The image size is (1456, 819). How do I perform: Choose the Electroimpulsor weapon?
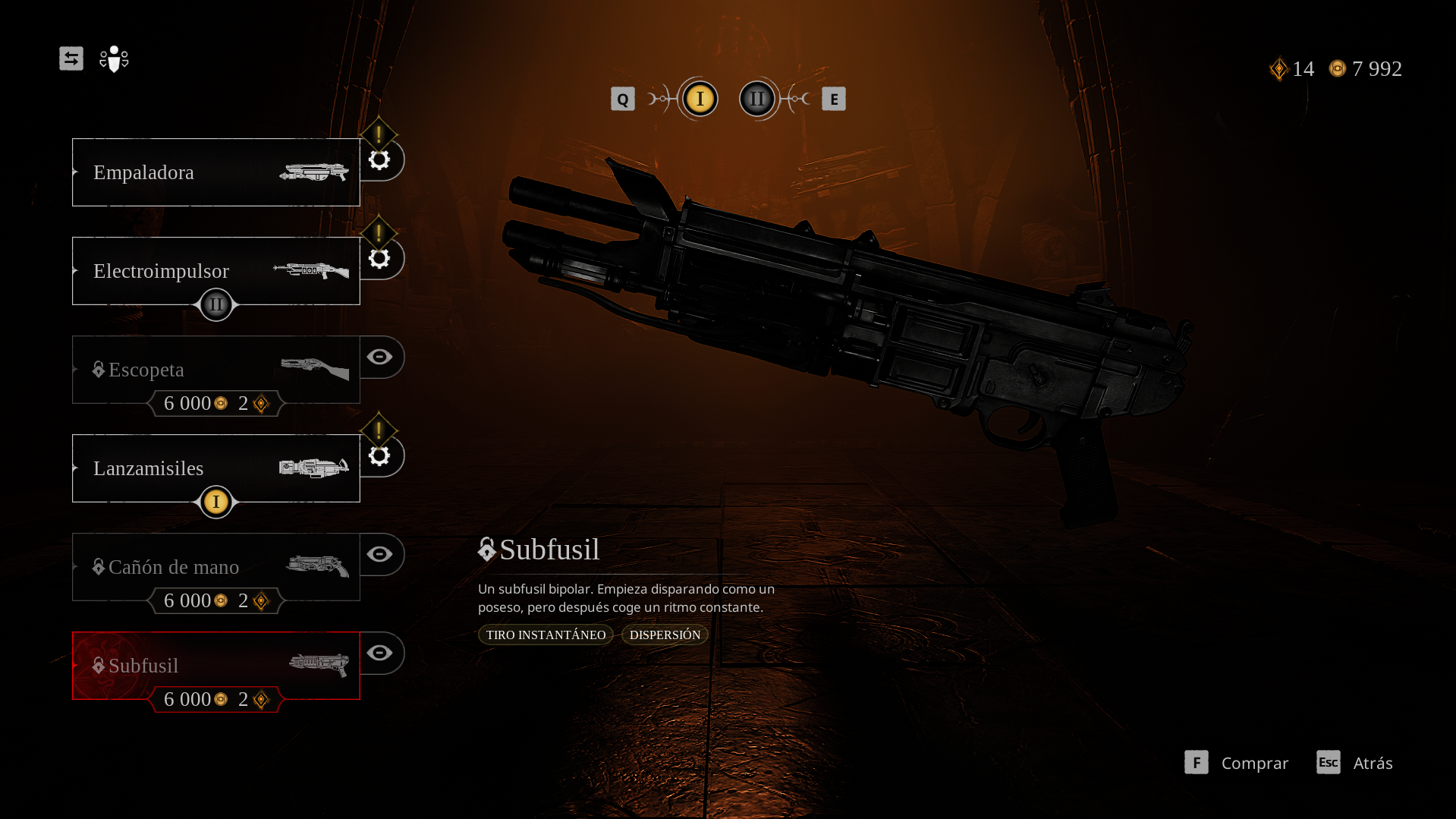[x=215, y=271]
